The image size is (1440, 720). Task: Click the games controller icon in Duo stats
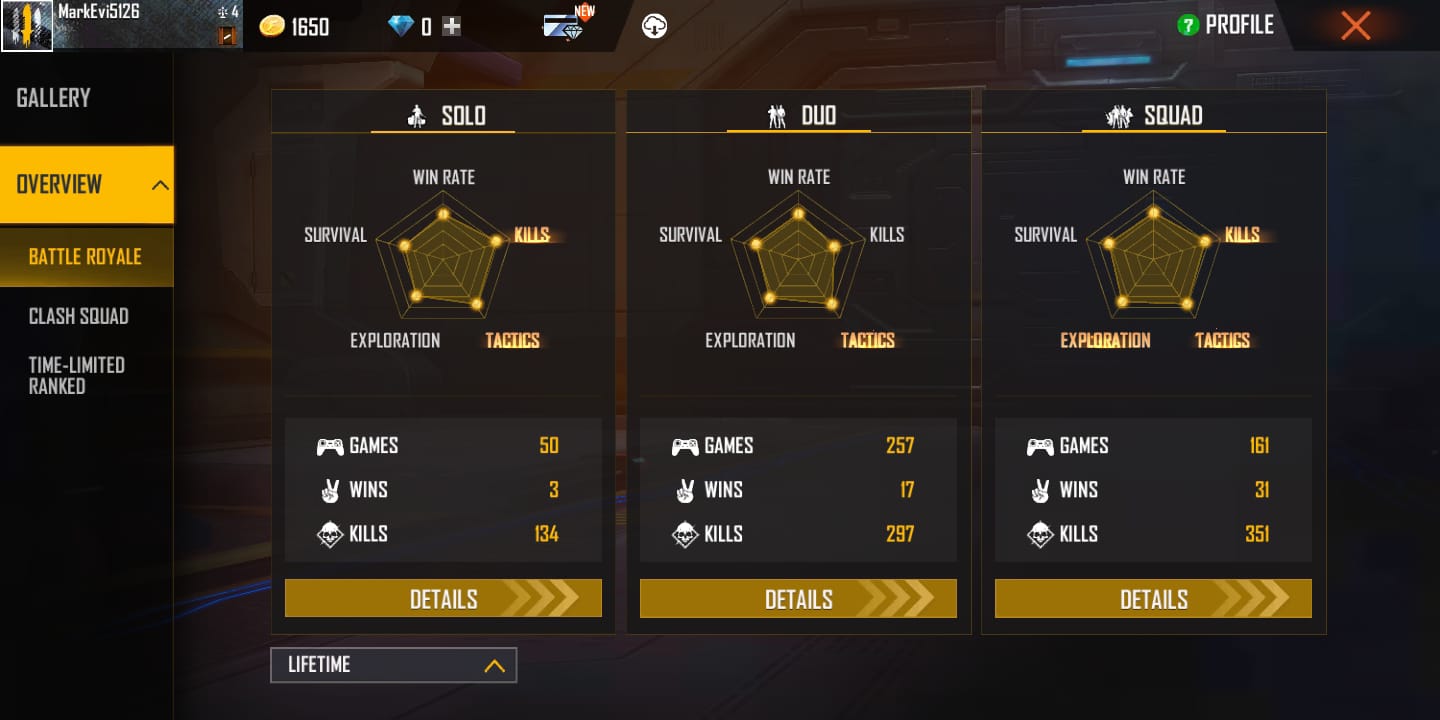pos(686,445)
